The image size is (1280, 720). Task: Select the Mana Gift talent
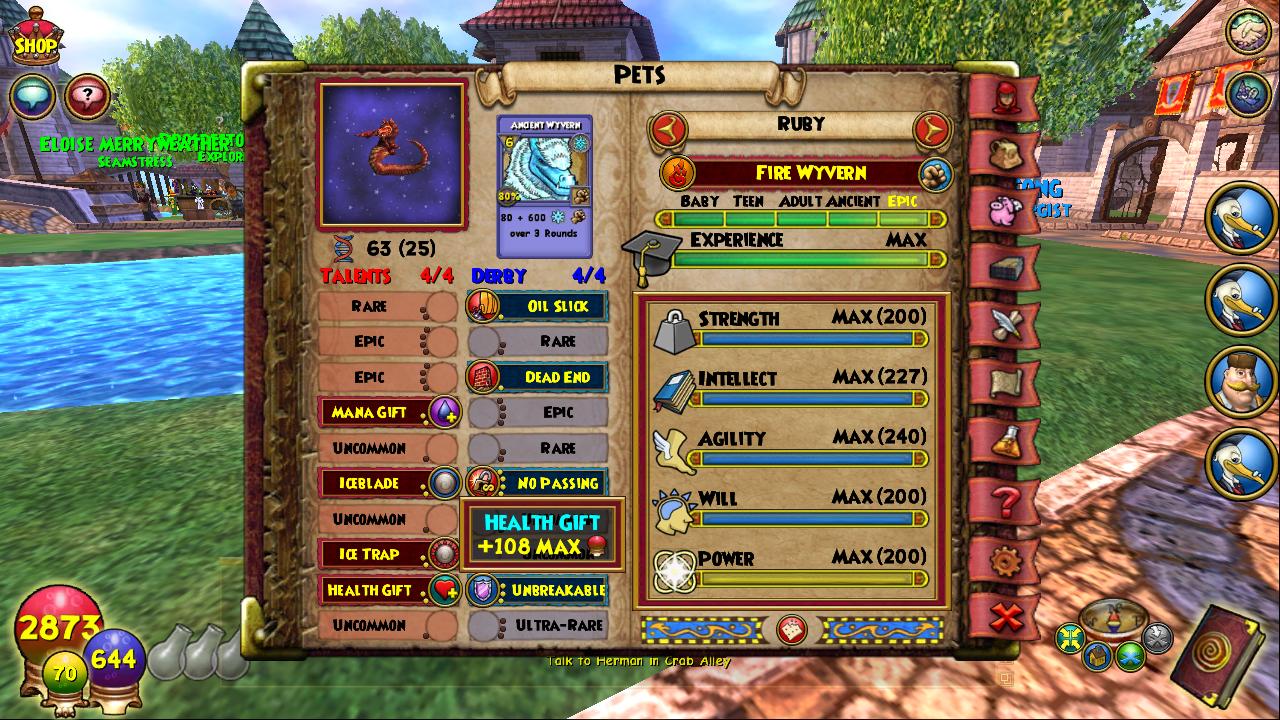(x=388, y=412)
